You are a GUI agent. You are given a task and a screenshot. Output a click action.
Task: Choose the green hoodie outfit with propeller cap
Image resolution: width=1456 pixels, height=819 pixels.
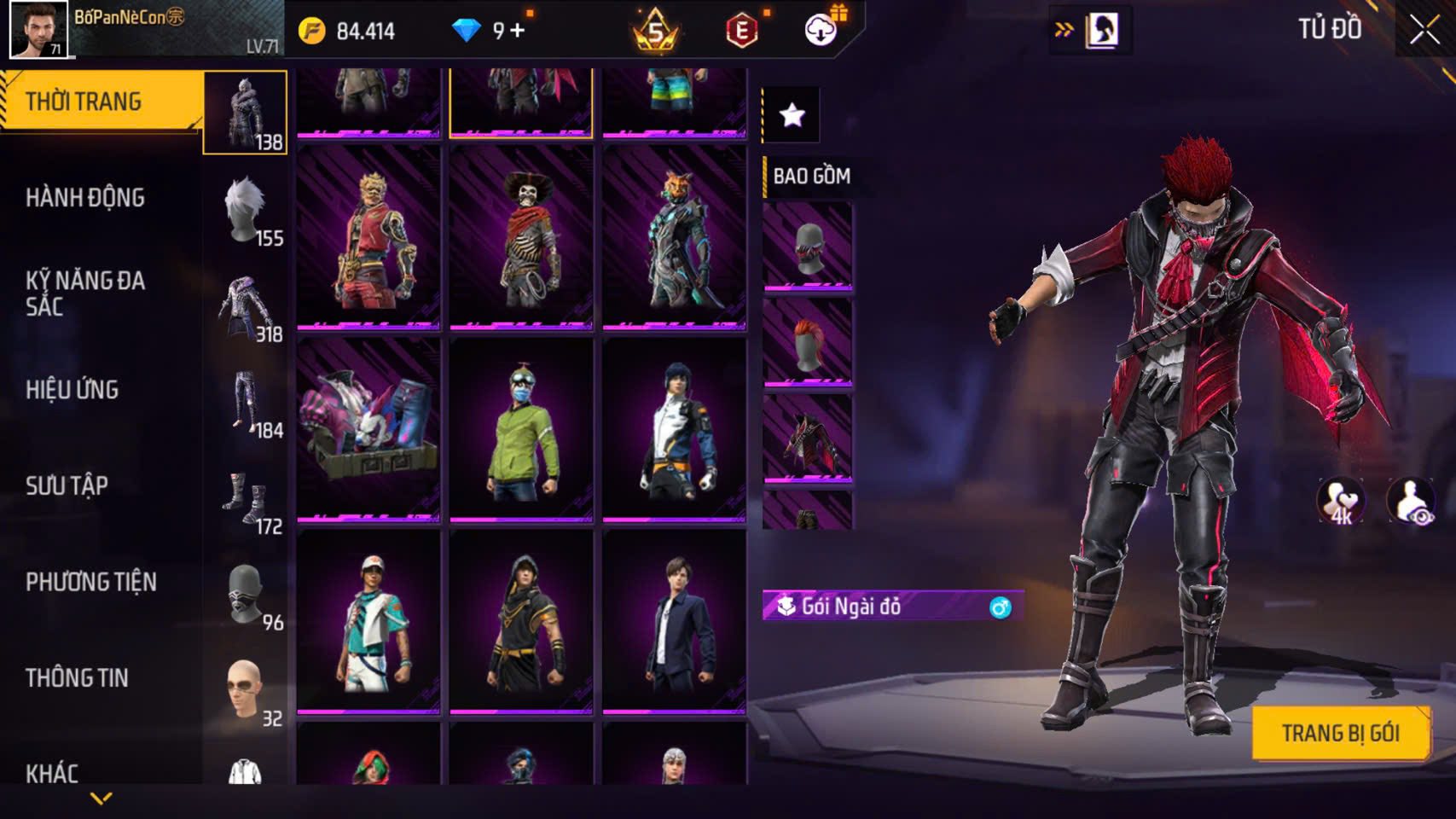pos(521,429)
